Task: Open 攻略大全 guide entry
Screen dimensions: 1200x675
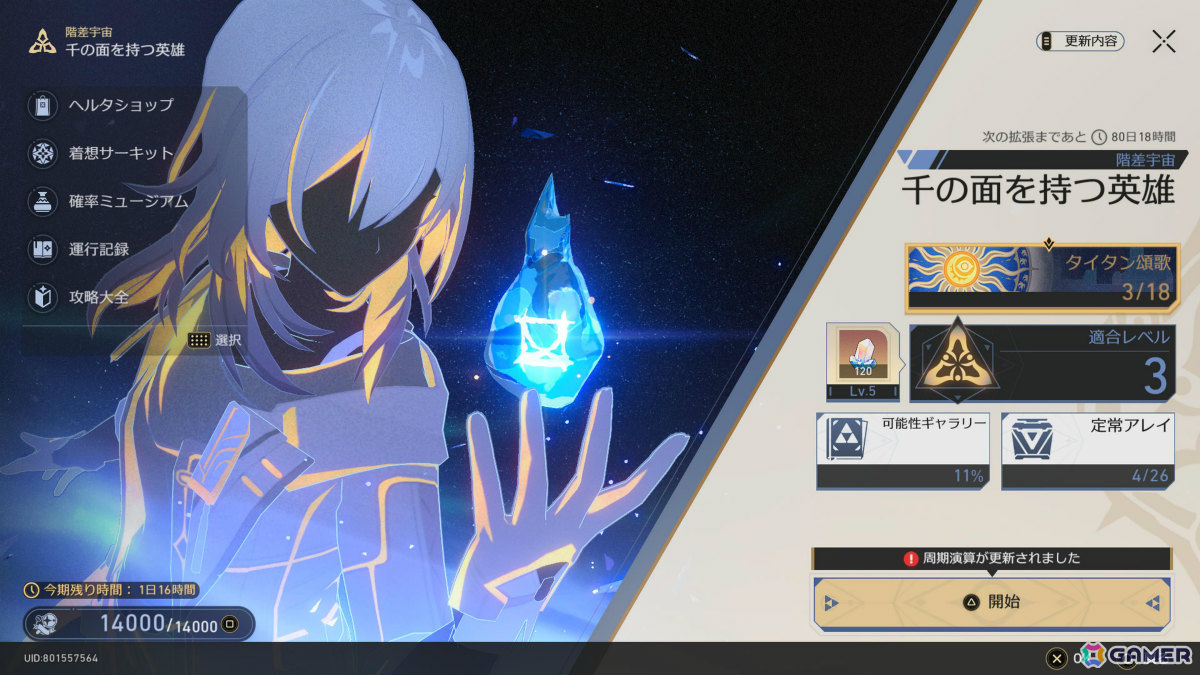Action: click(98, 297)
